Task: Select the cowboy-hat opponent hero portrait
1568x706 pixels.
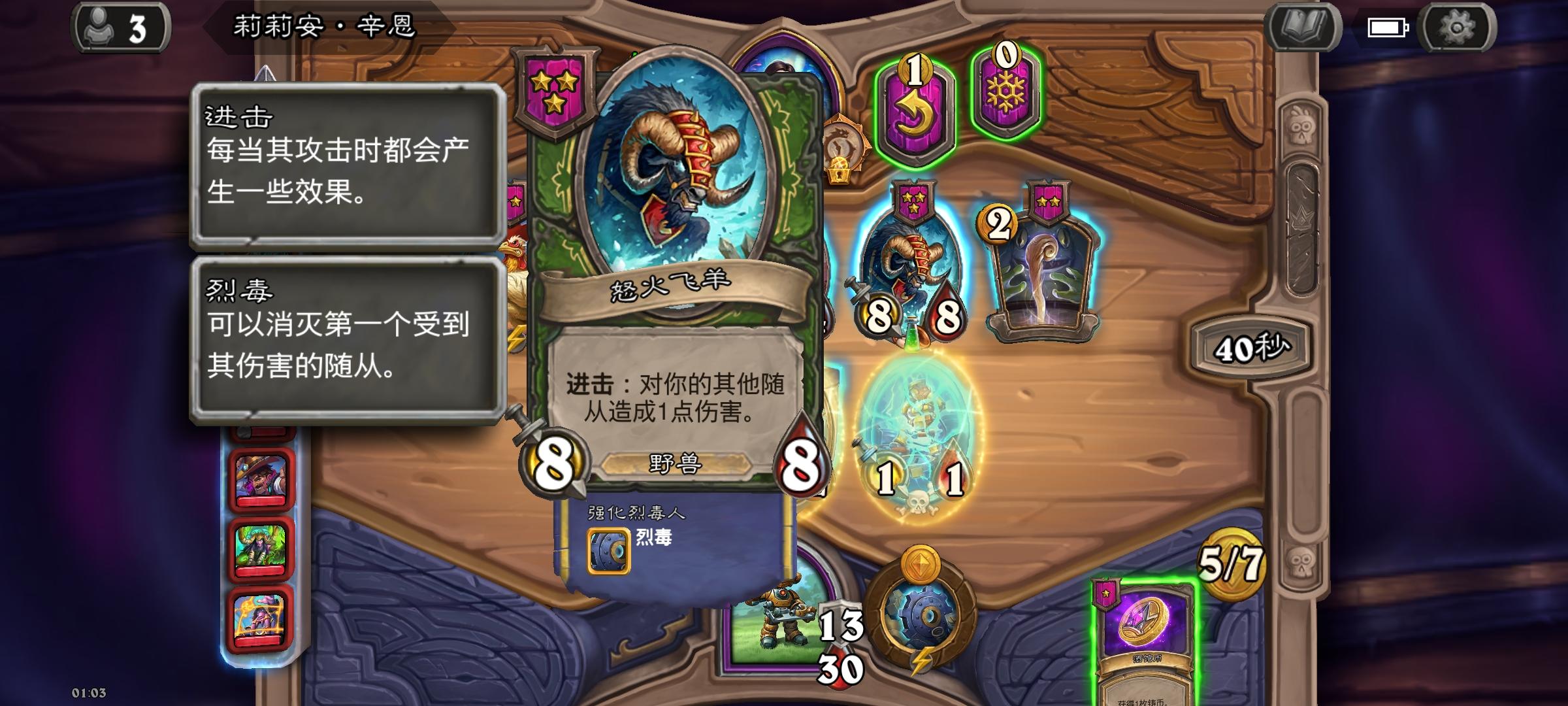Action: pyautogui.click(x=261, y=477)
